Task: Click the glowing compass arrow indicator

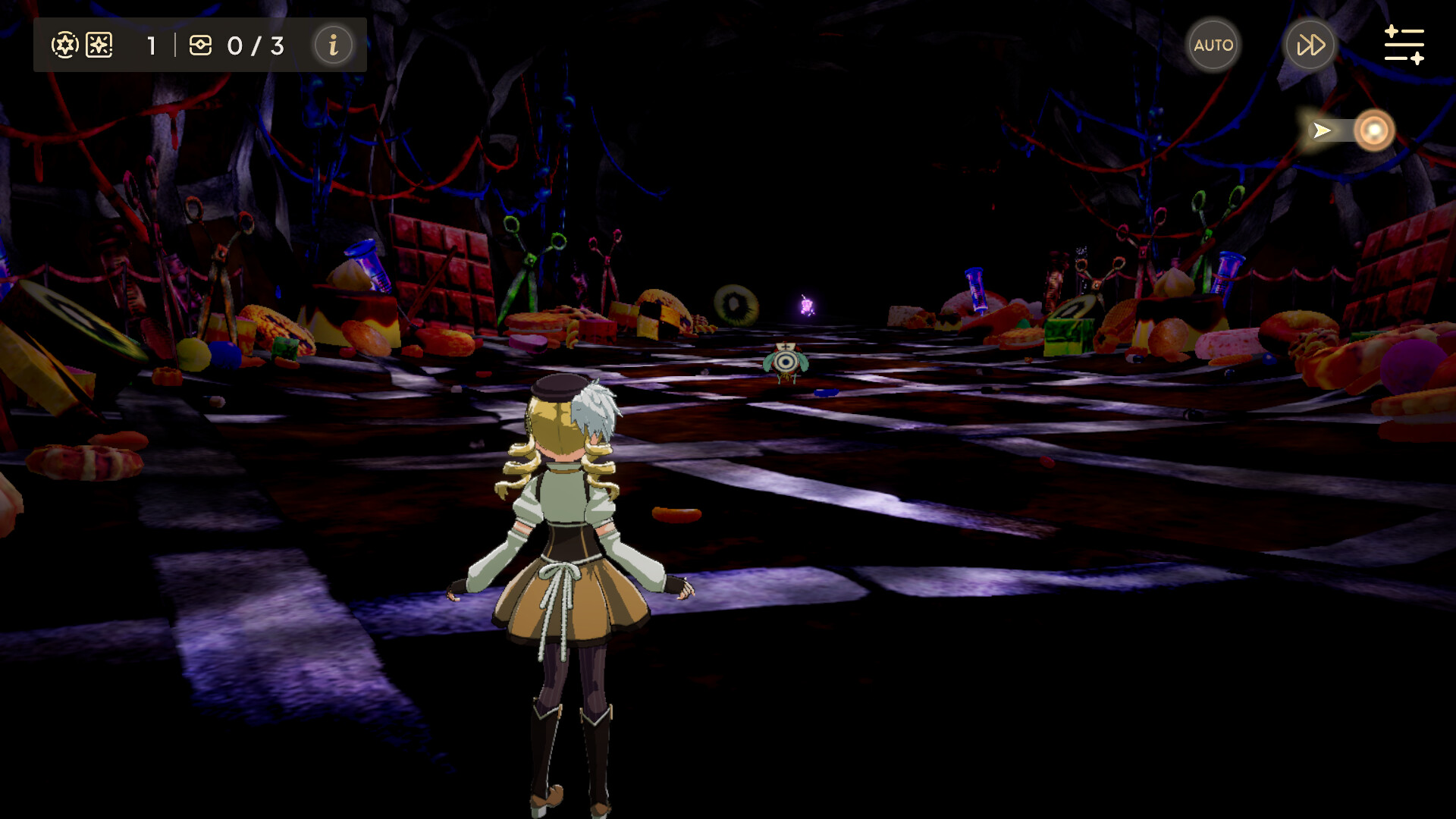Action: point(1321,130)
